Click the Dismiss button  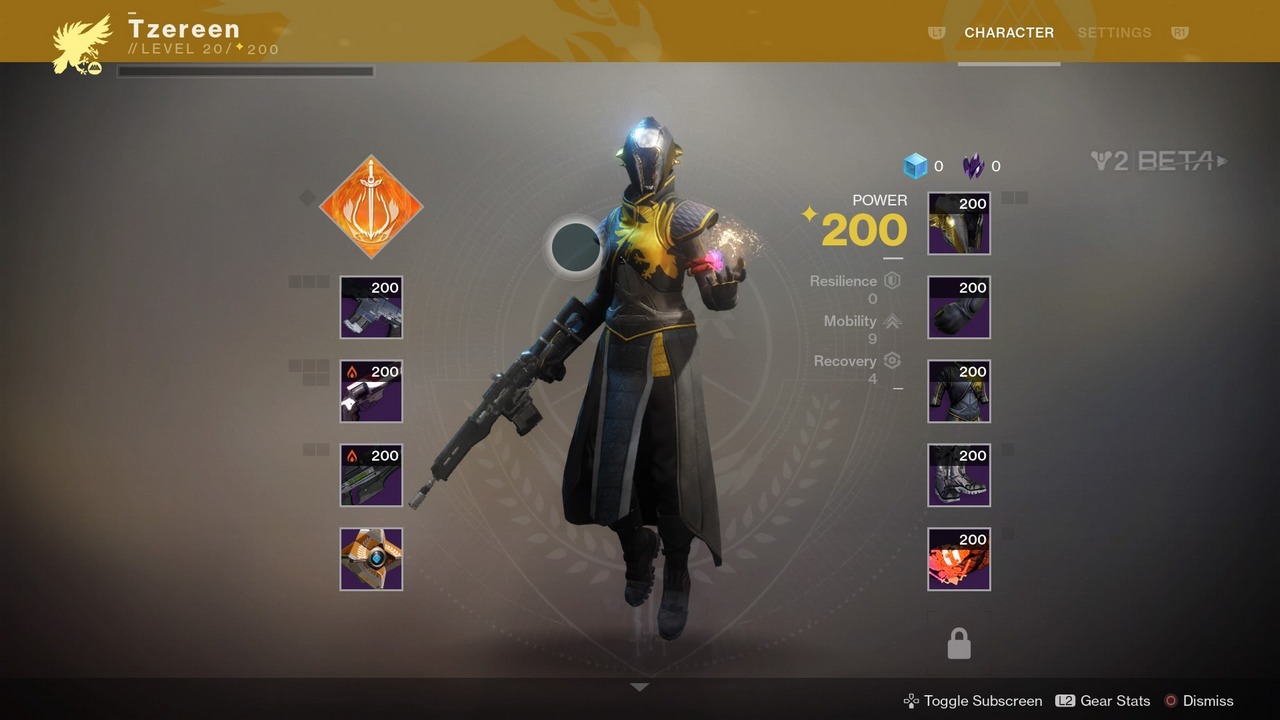click(1209, 701)
